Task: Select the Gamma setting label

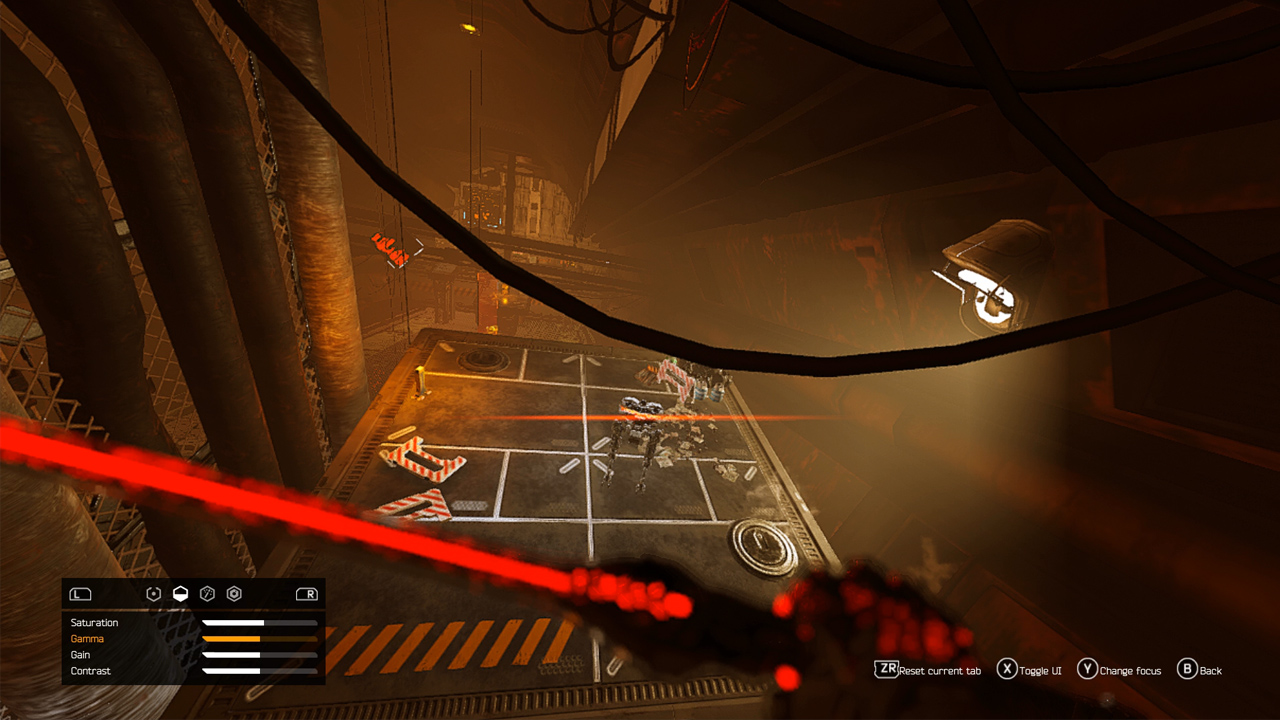Action: [87, 638]
